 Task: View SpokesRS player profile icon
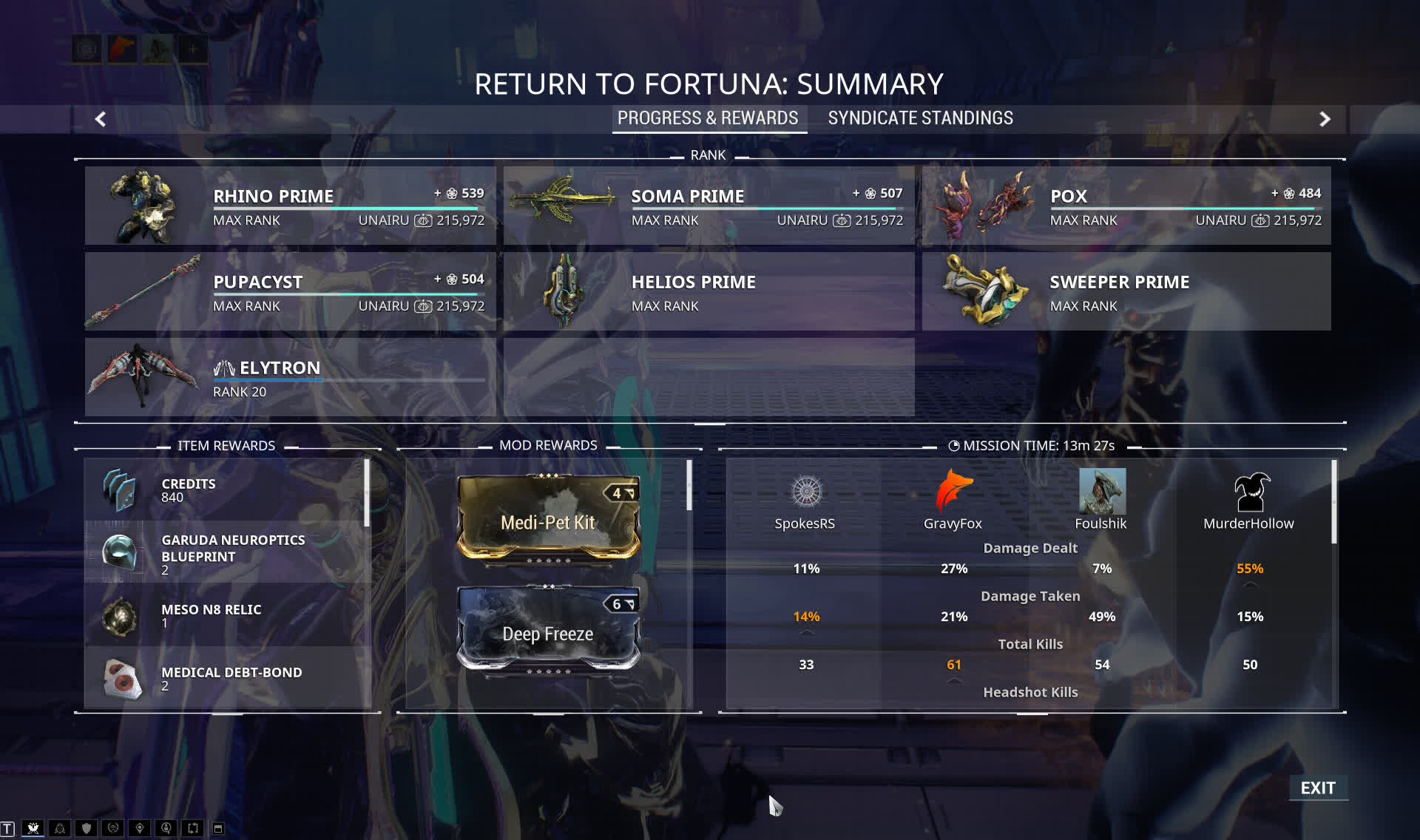point(806,491)
